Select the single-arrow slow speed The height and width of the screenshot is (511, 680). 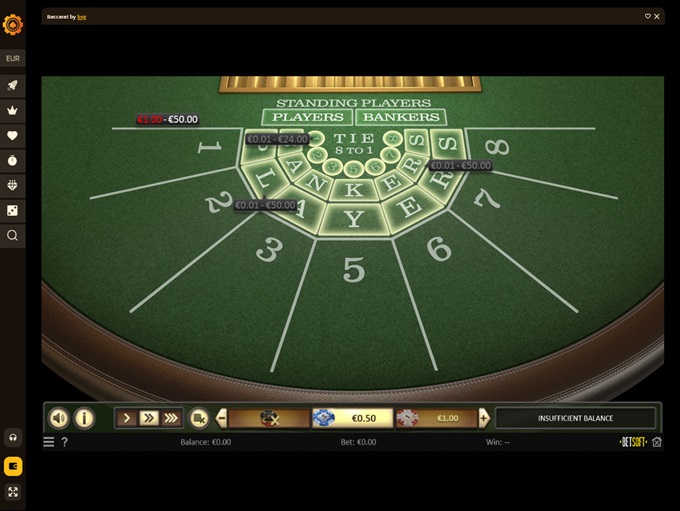(x=127, y=417)
